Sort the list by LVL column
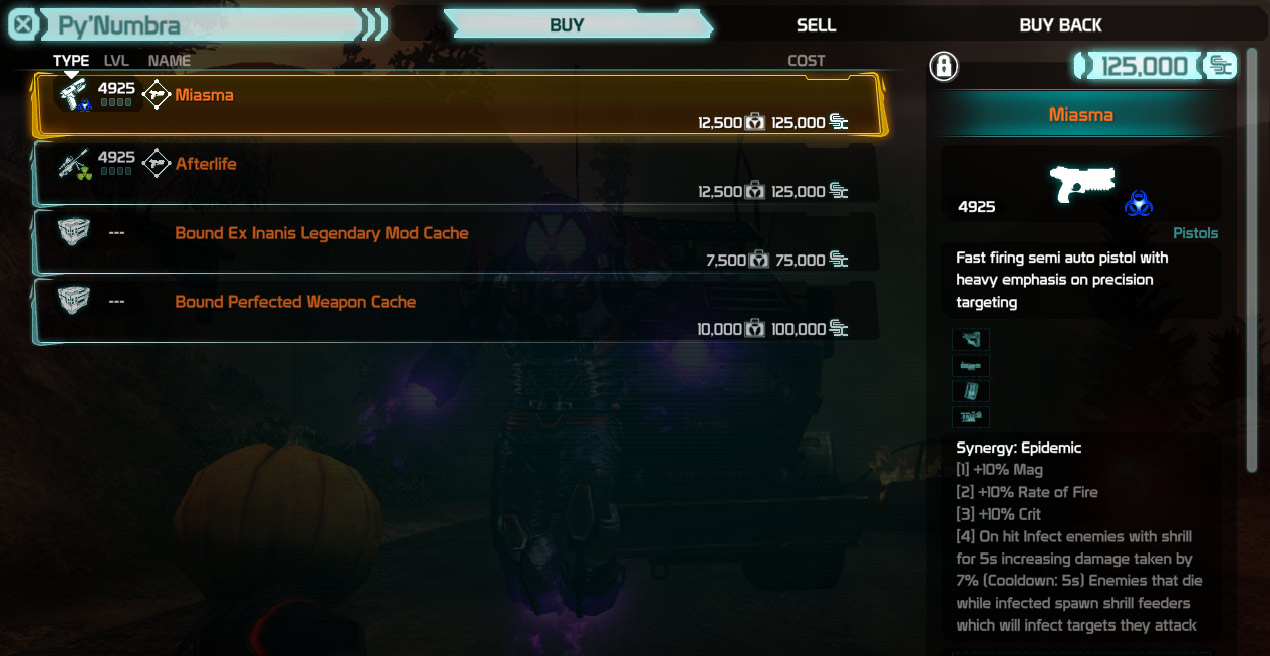 116,61
